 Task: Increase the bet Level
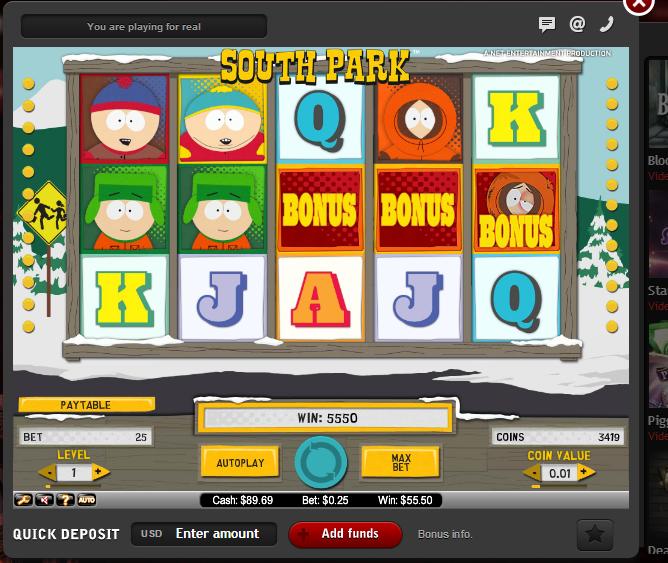(x=100, y=473)
